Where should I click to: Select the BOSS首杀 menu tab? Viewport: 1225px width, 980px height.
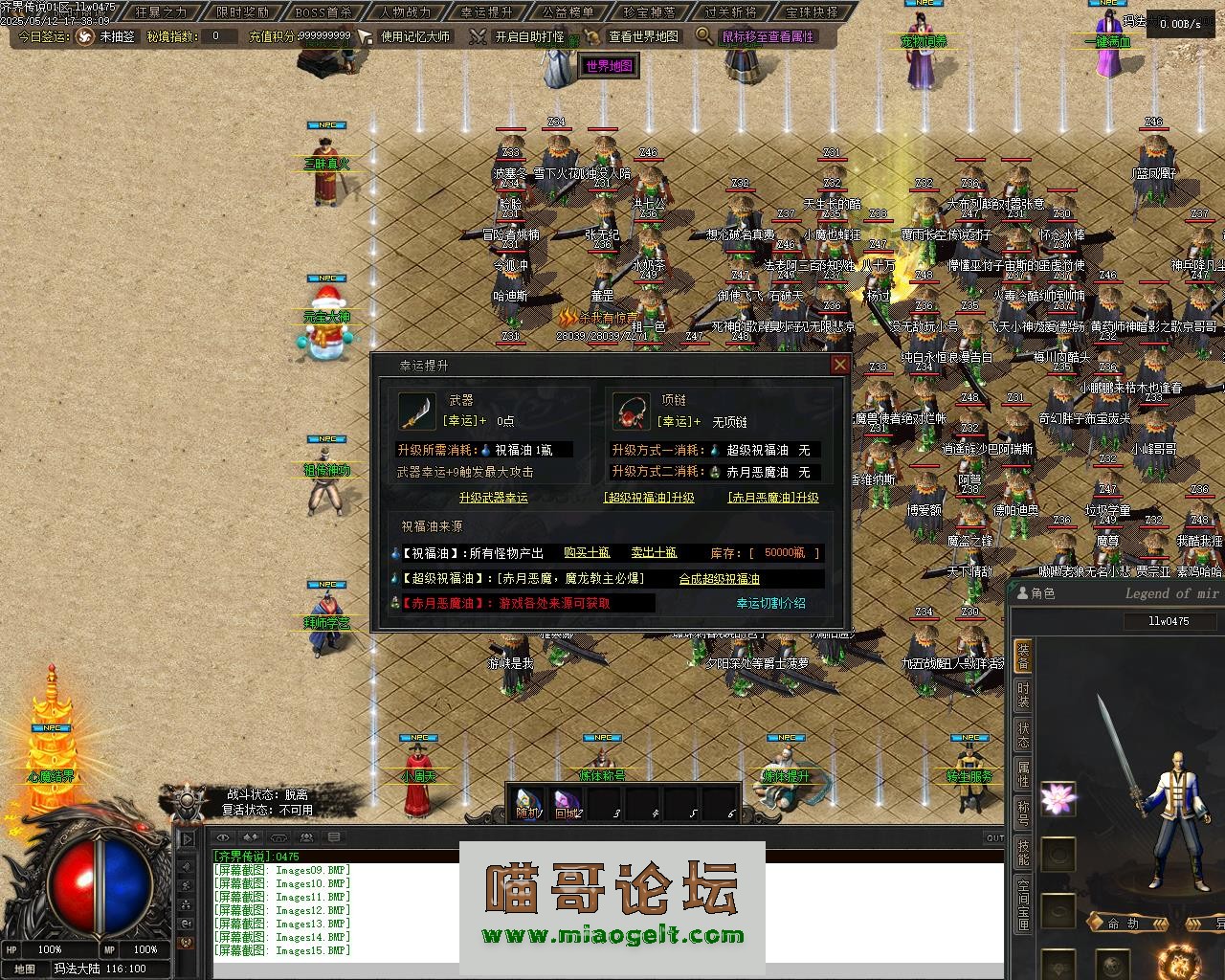click(x=323, y=12)
